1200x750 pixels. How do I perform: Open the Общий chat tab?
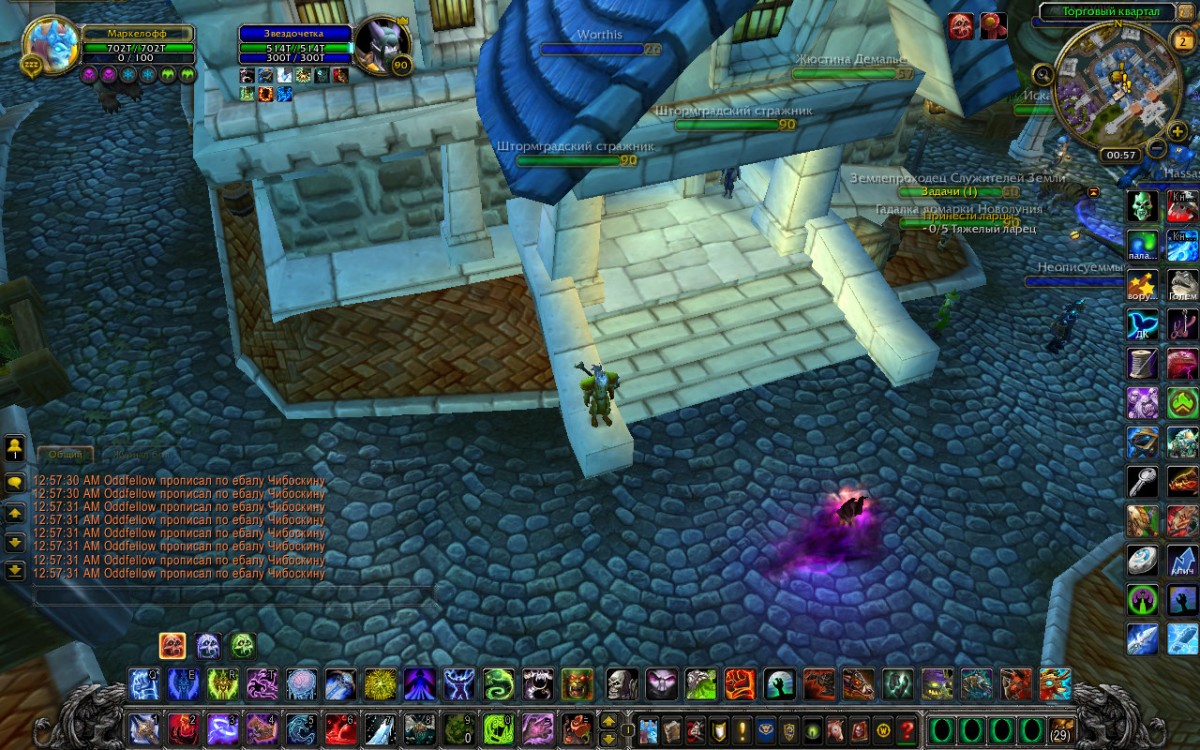[x=66, y=454]
